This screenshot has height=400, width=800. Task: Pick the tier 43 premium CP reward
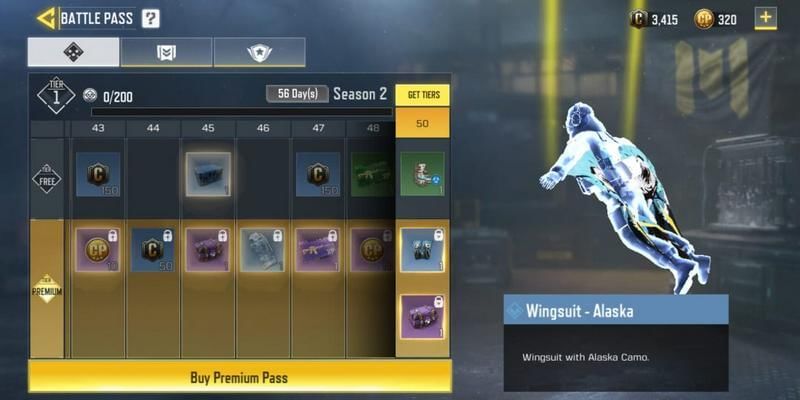98,251
